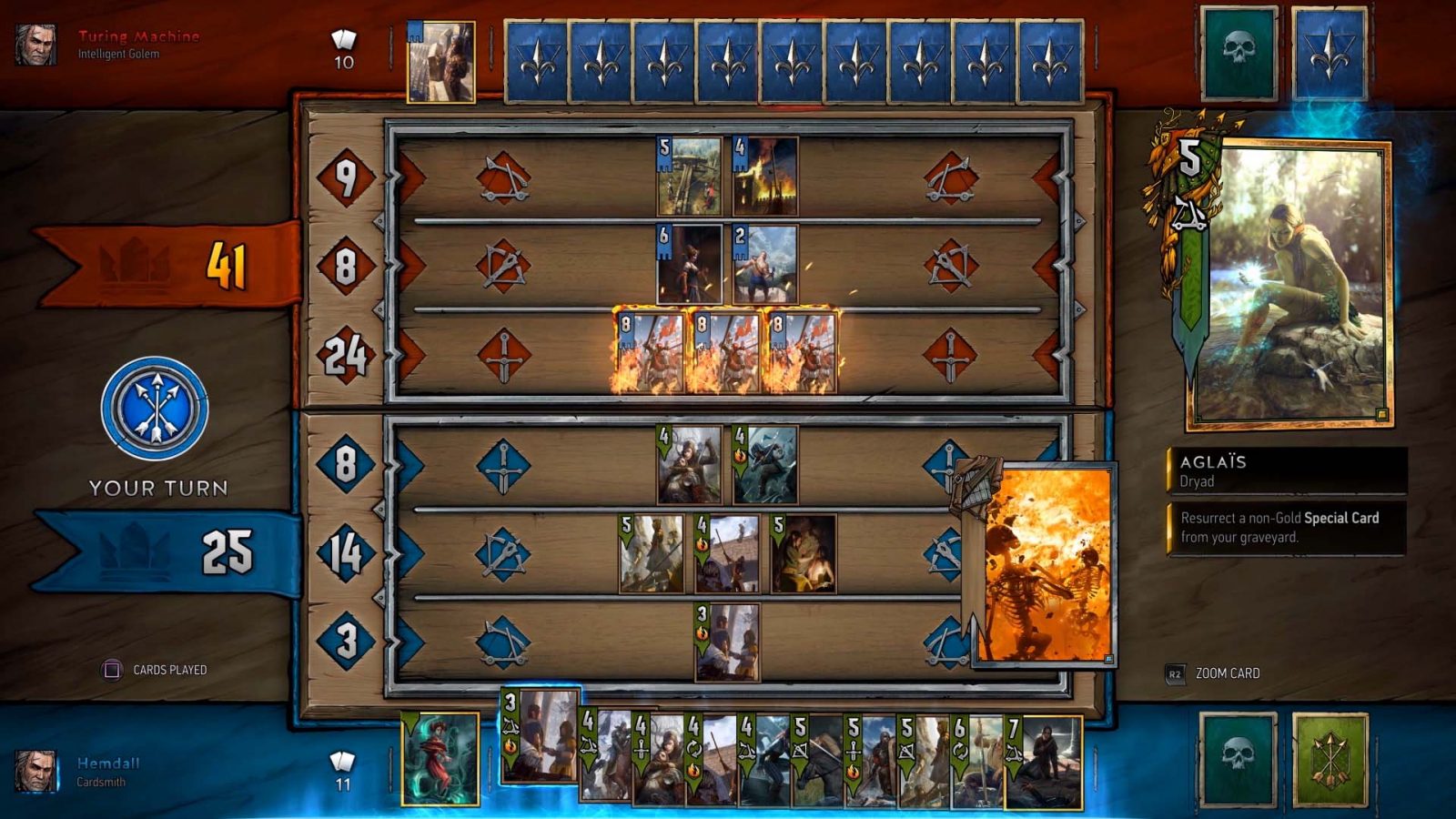The width and height of the screenshot is (1456, 819).
Task: Click Hemdall's avatar portrait
Action: [35, 769]
